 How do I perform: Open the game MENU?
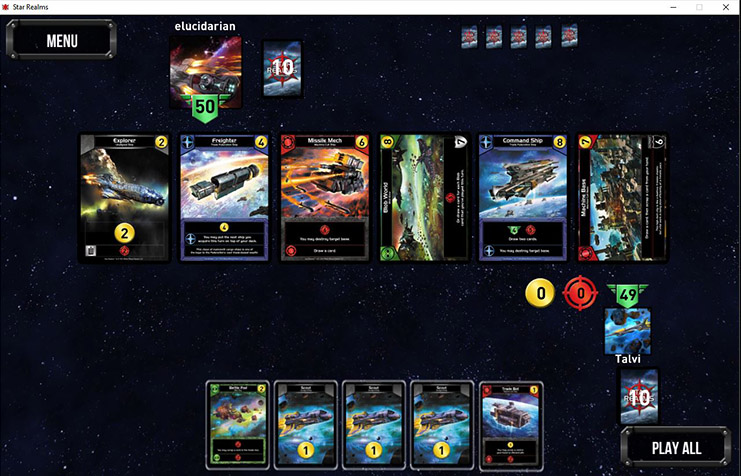[61, 41]
